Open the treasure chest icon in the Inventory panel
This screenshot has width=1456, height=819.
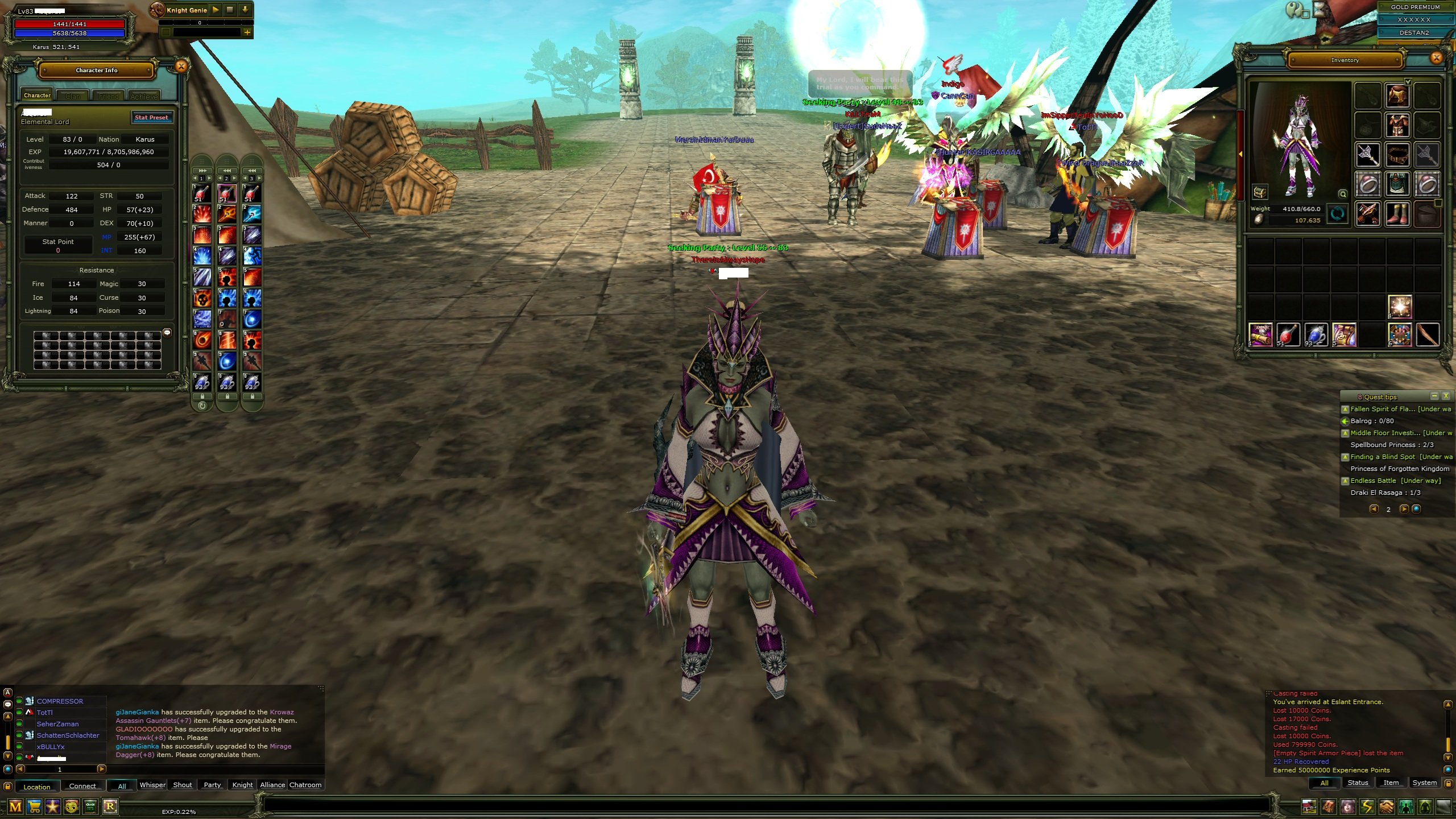[1261, 193]
